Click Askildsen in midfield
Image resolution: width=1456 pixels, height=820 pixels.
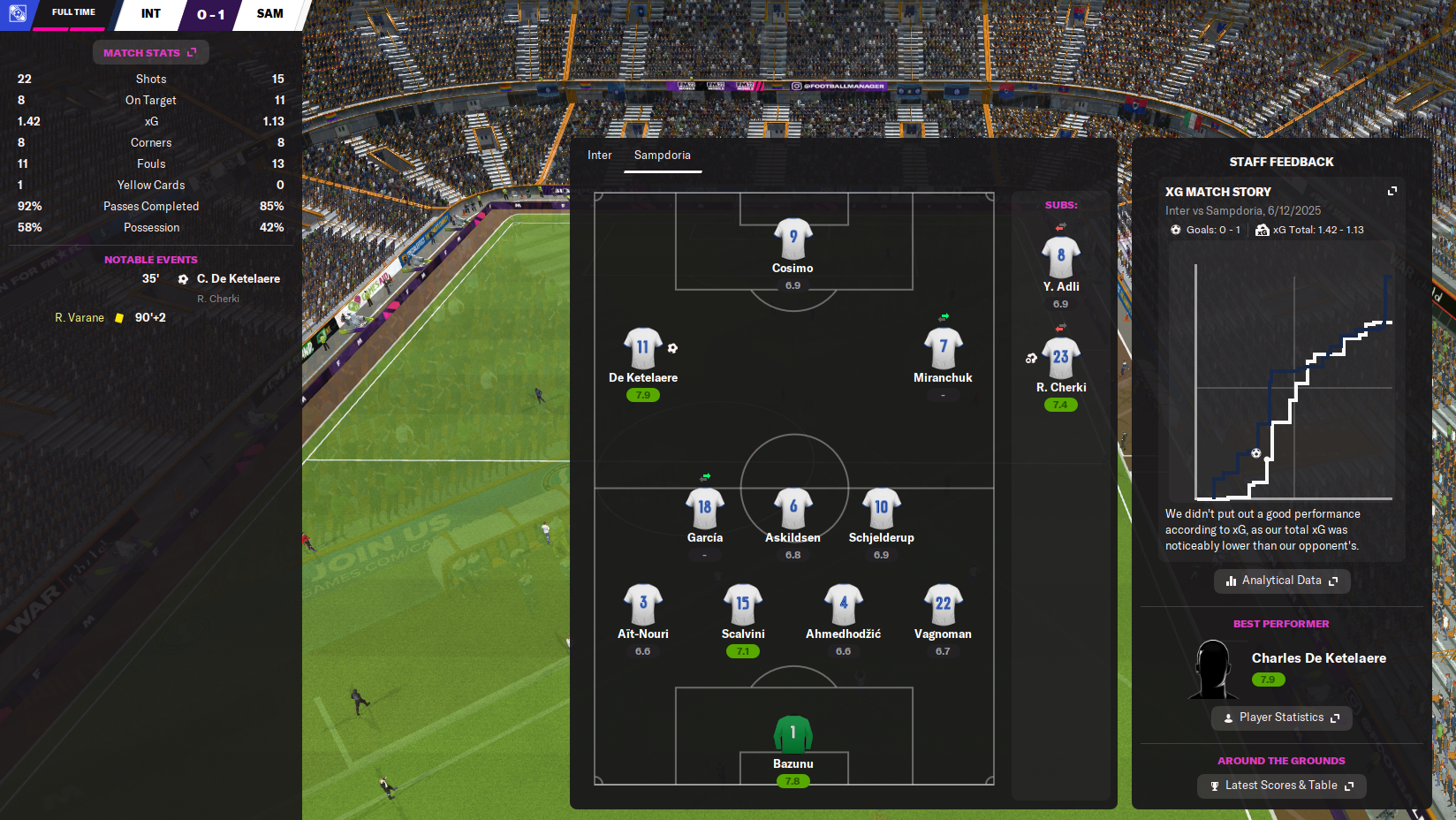tap(792, 509)
